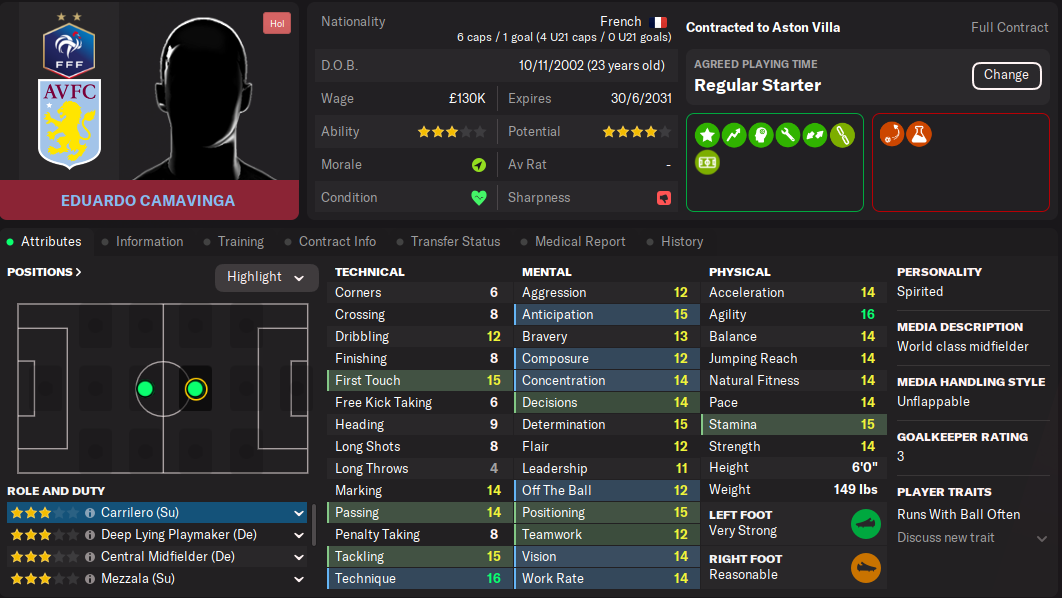This screenshot has height=598, width=1062.
Task: View the Medical Report tab
Action: click(580, 241)
